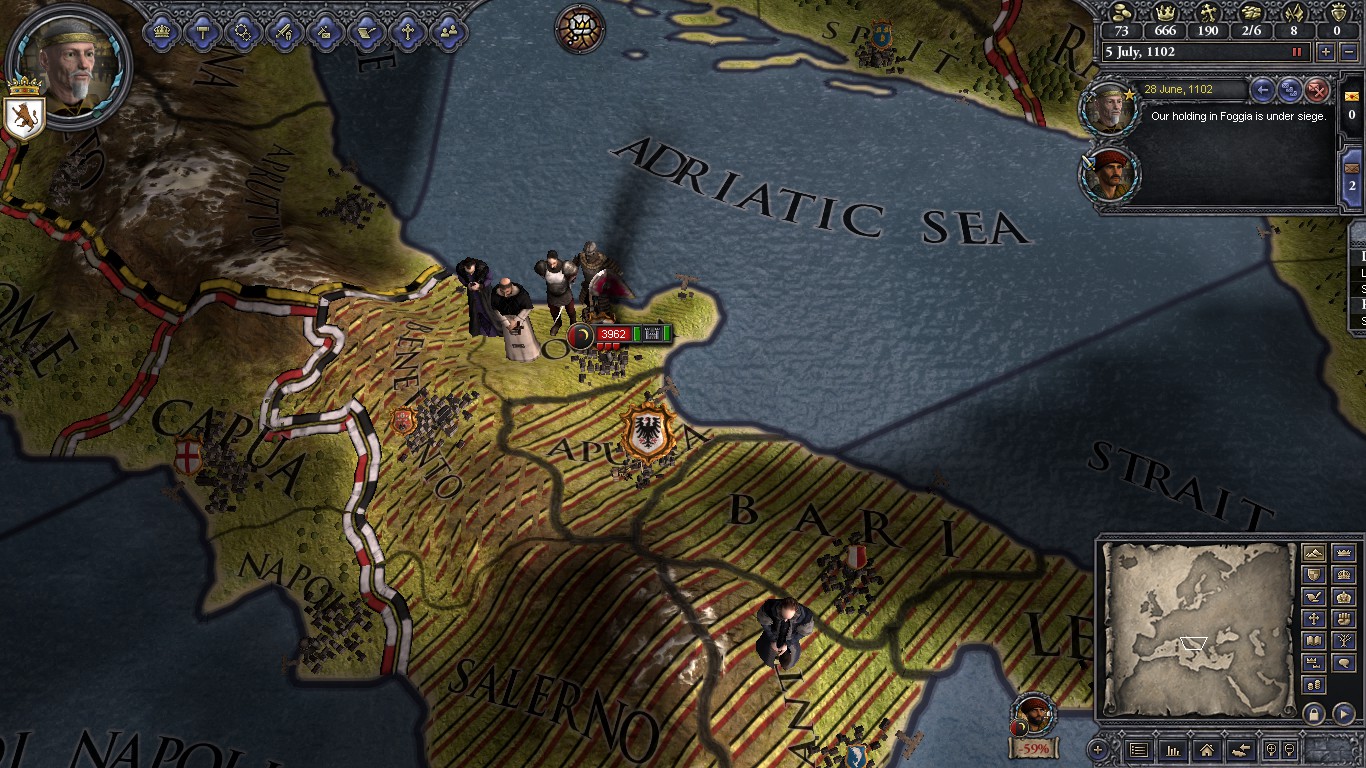Open the Laws tab with crown icon

(162, 32)
